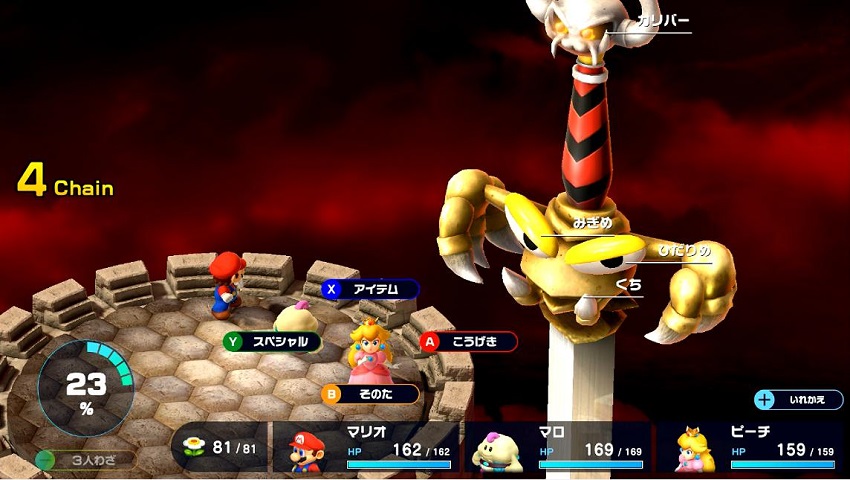Target the カリバー enemy label
Image resolution: width=850 pixels, height=480 pixels.
pyautogui.click(x=662, y=21)
